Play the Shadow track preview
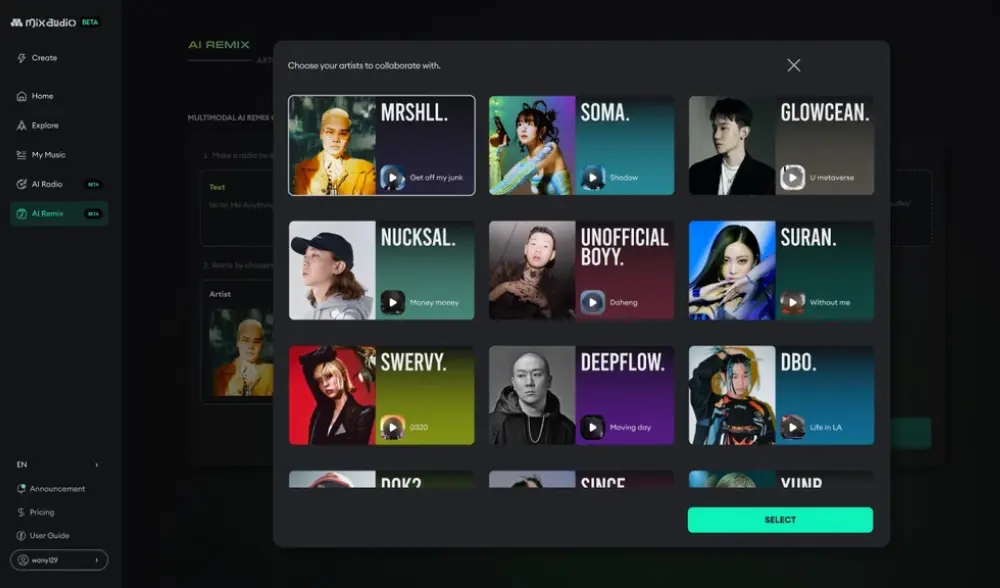1000x588 pixels. point(593,178)
